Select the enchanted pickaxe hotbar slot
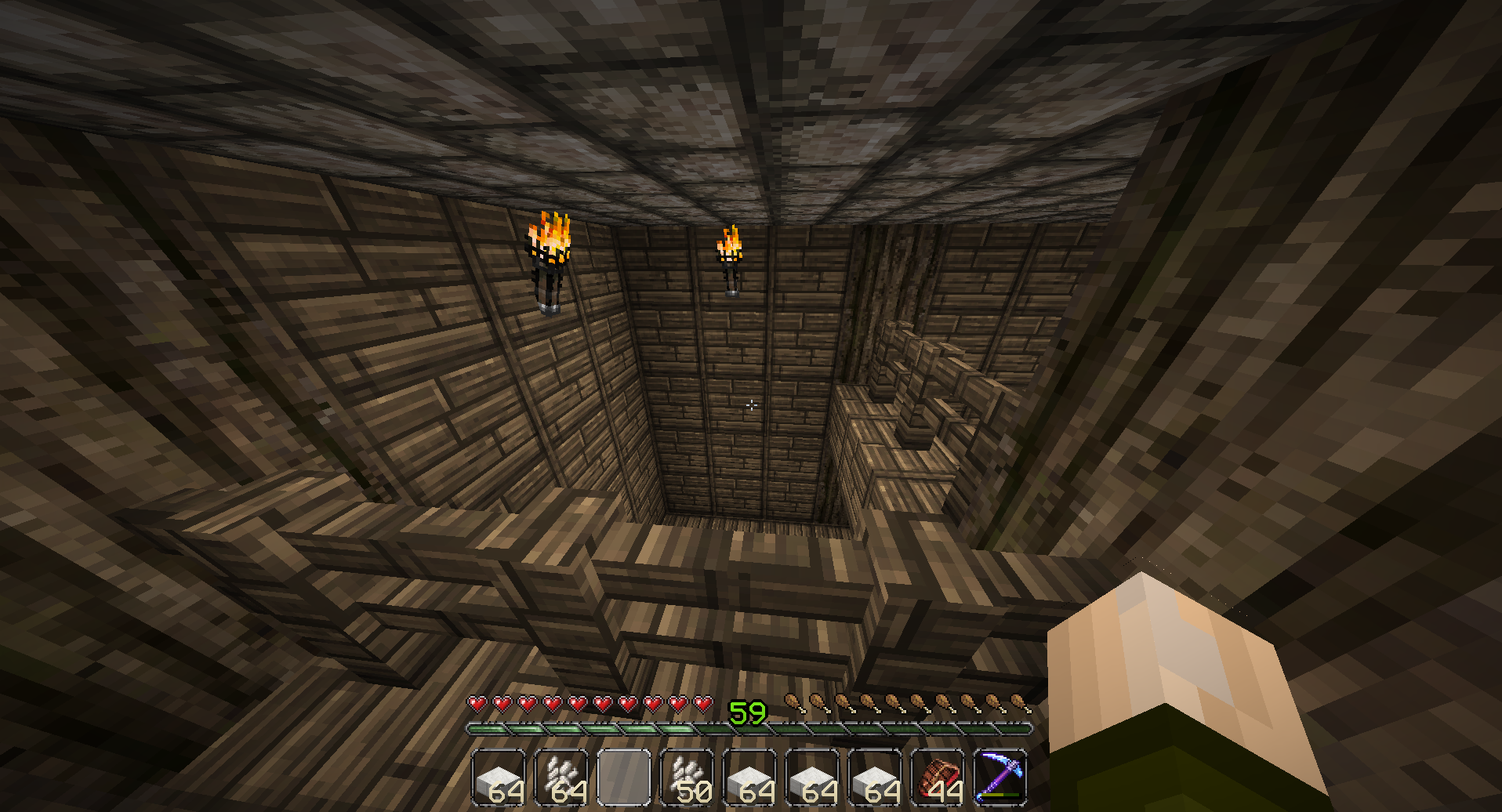Screen dimensions: 1502x812 point(1000,777)
